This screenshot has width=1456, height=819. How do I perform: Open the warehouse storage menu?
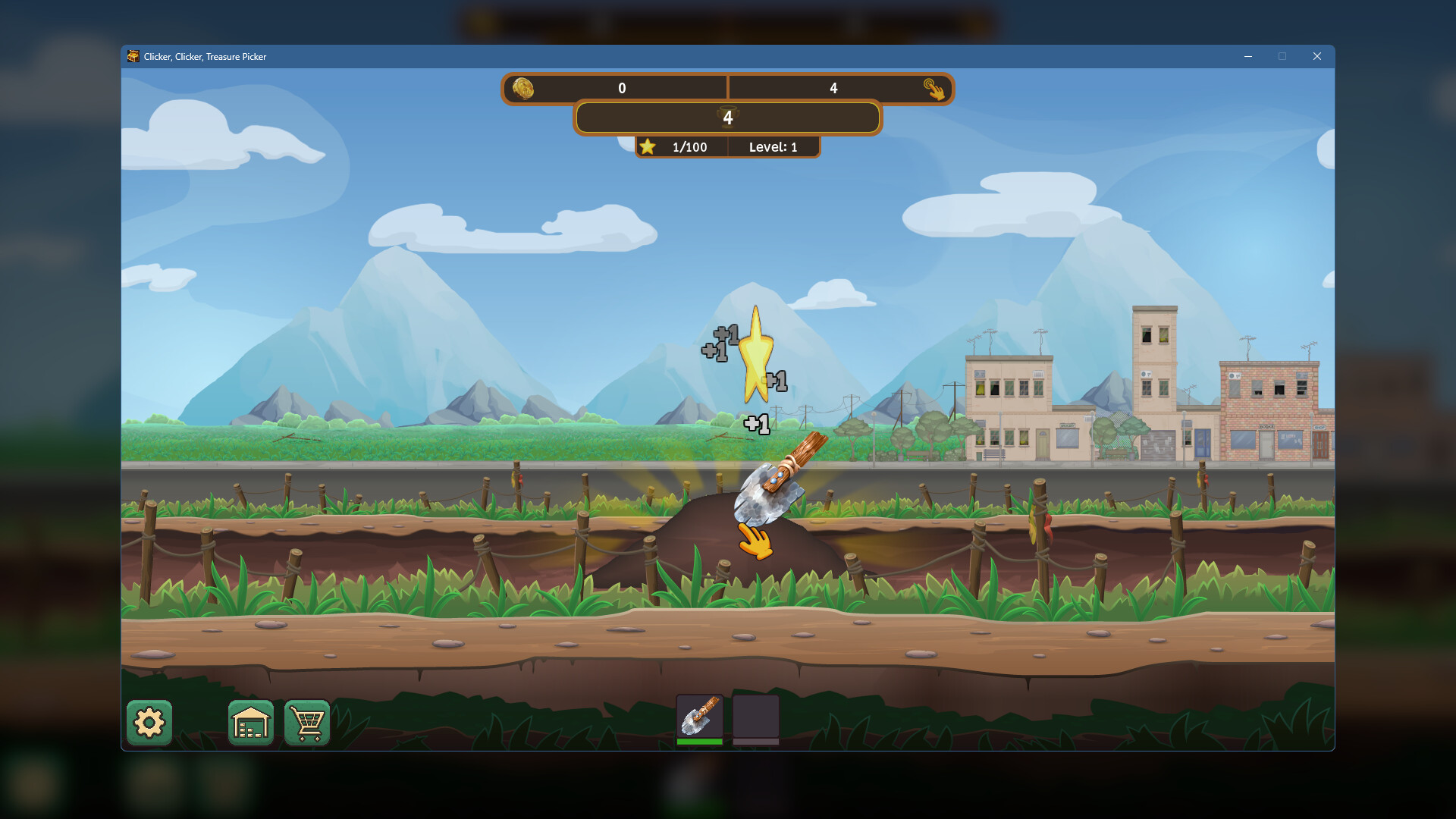pyautogui.click(x=250, y=723)
